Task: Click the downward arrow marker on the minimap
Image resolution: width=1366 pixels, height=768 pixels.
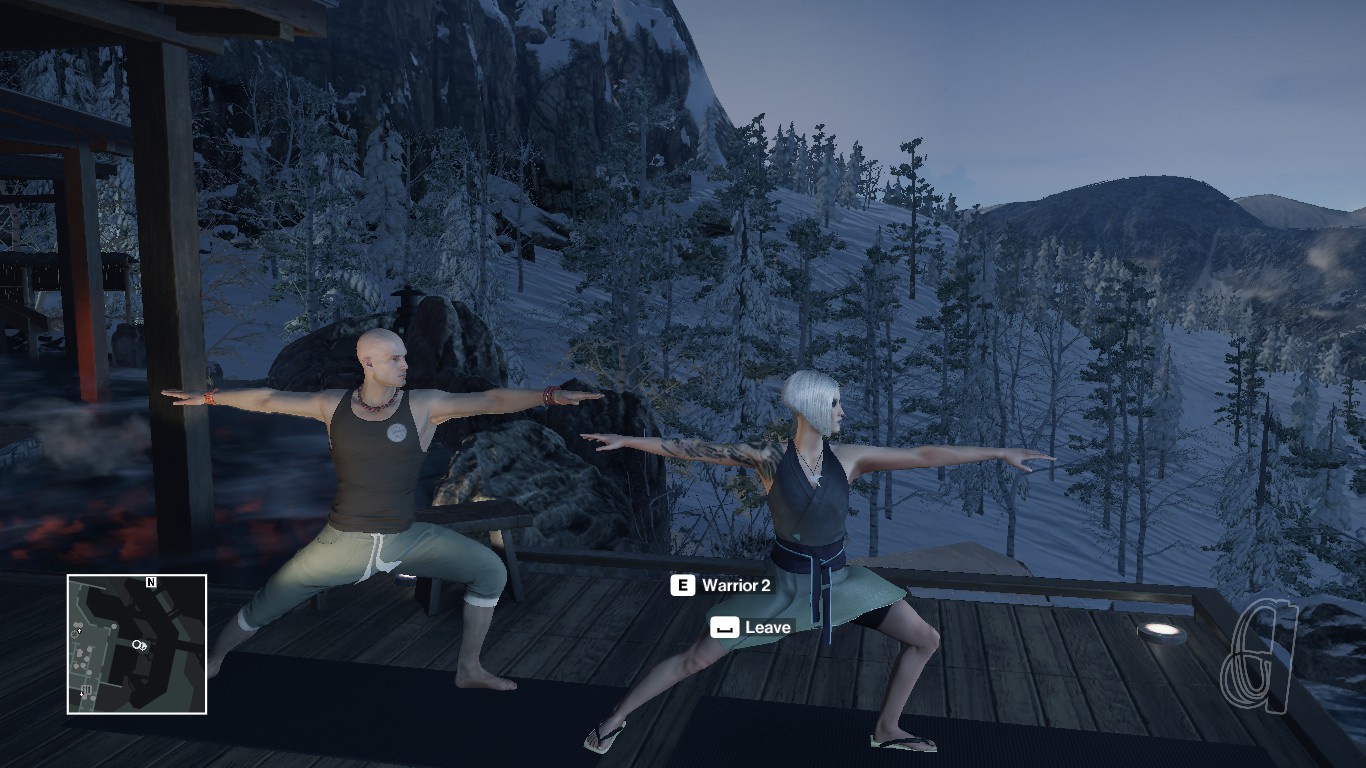Action: [x=81, y=693]
